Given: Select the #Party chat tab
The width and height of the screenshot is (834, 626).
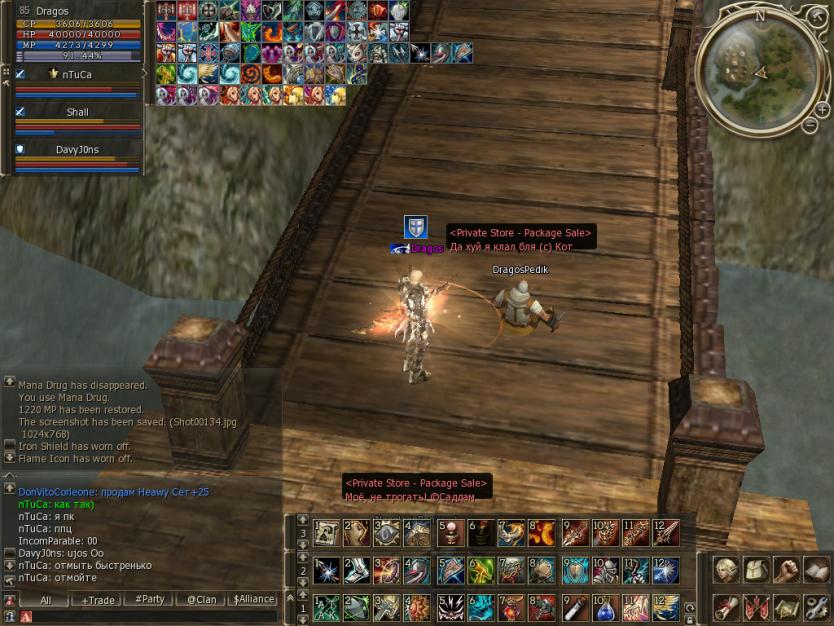Looking at the screenshot, I should coord(150,600).
